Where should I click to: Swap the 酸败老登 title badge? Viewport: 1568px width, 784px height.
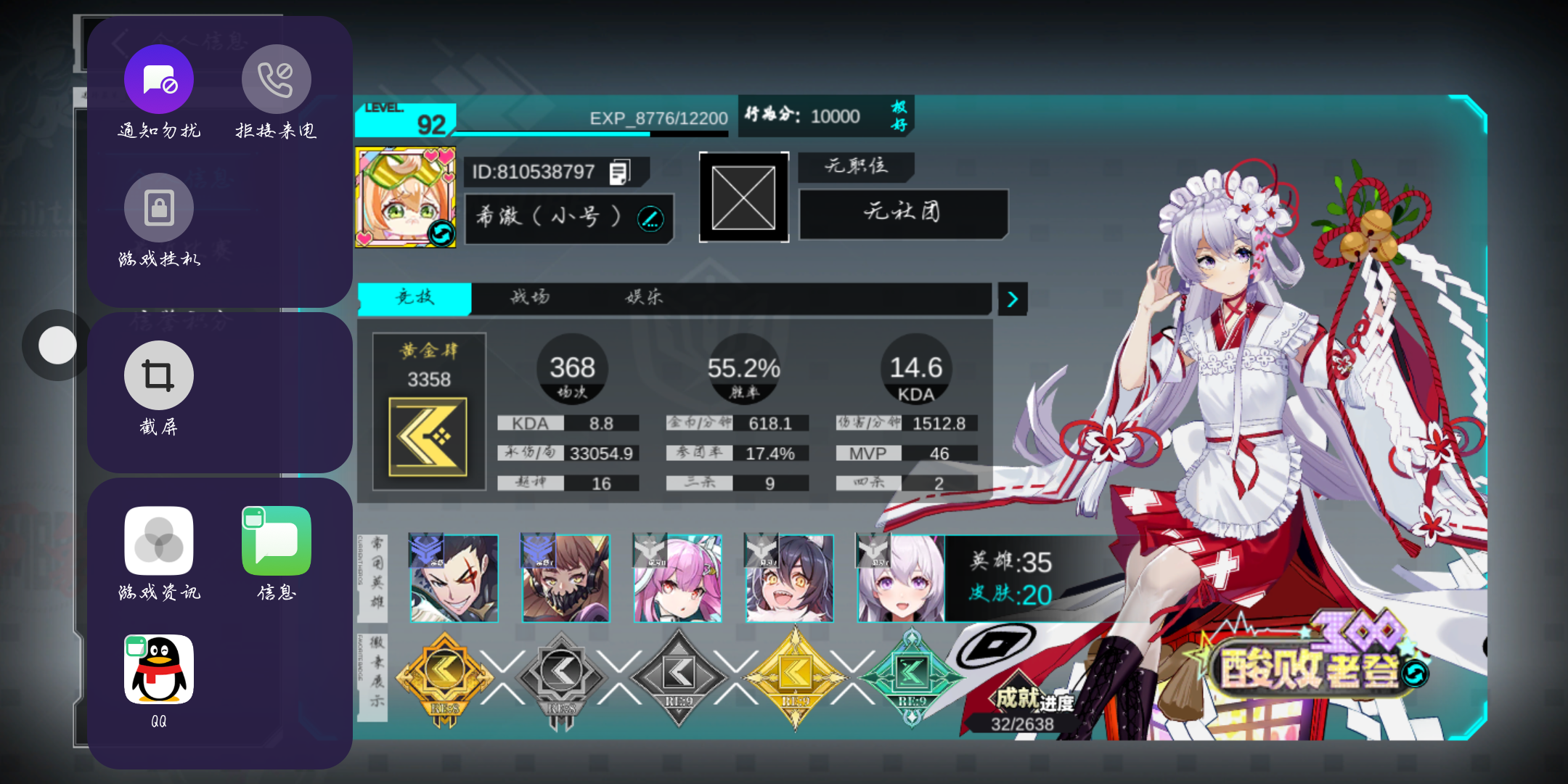pyautogui.click(x=1414, y=674)
